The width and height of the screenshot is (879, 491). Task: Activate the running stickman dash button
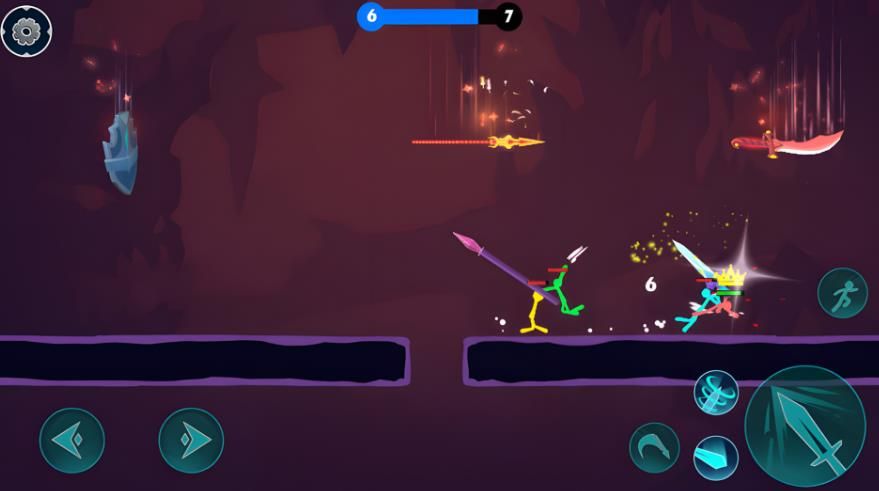tap(842, 293)
